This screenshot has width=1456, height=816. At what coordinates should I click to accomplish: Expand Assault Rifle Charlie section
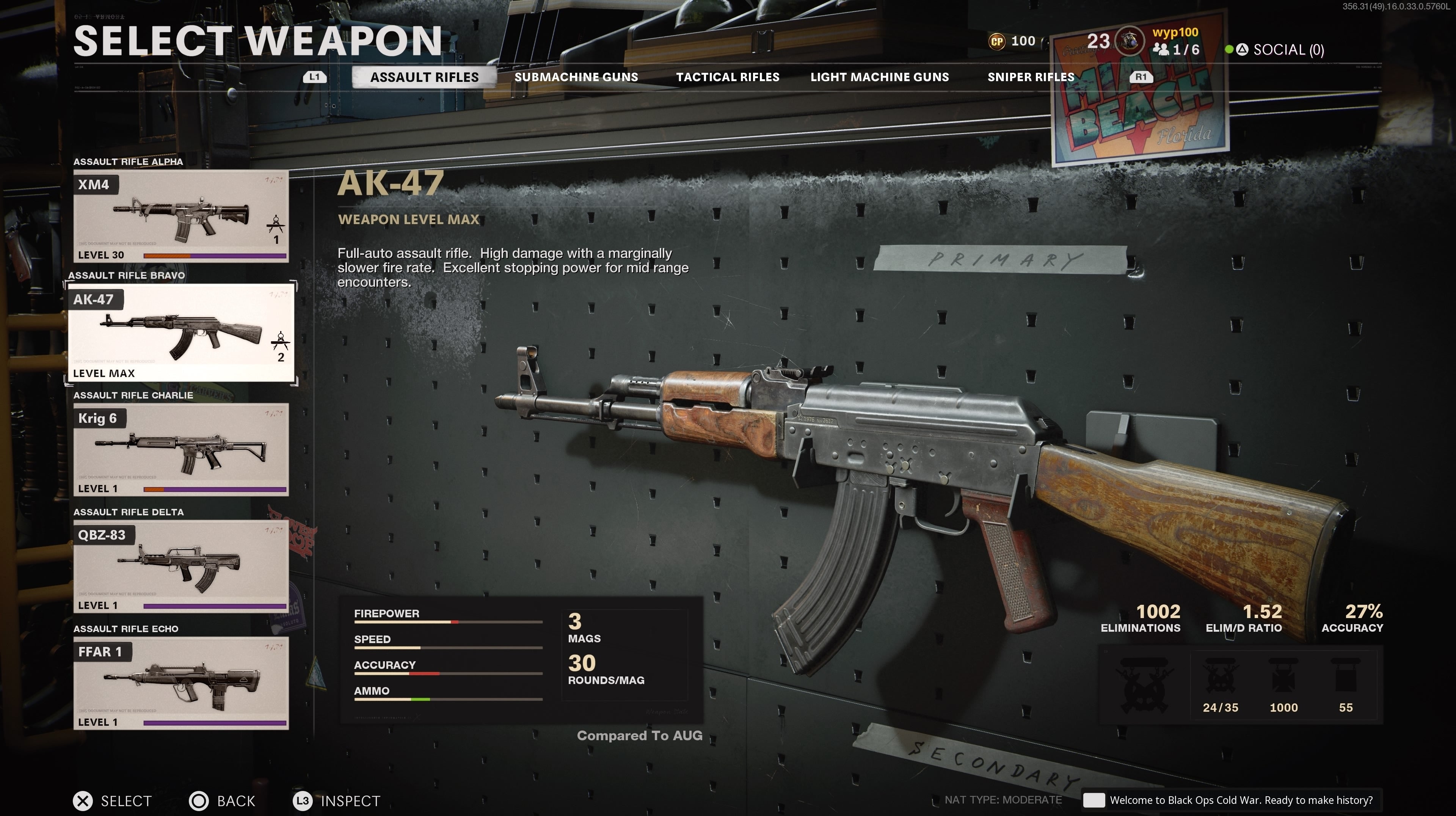[131, 395]
